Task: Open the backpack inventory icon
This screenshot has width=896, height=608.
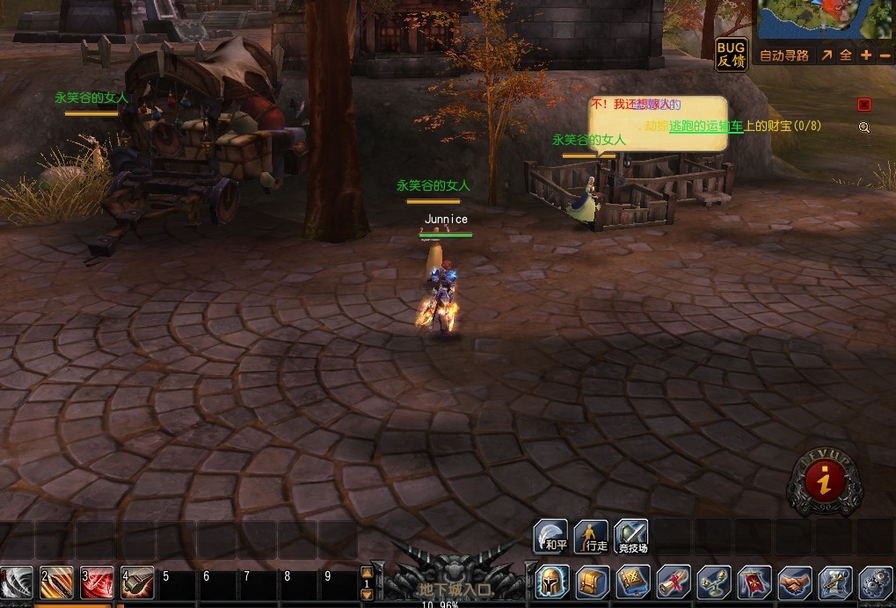Action: (592, 582)
